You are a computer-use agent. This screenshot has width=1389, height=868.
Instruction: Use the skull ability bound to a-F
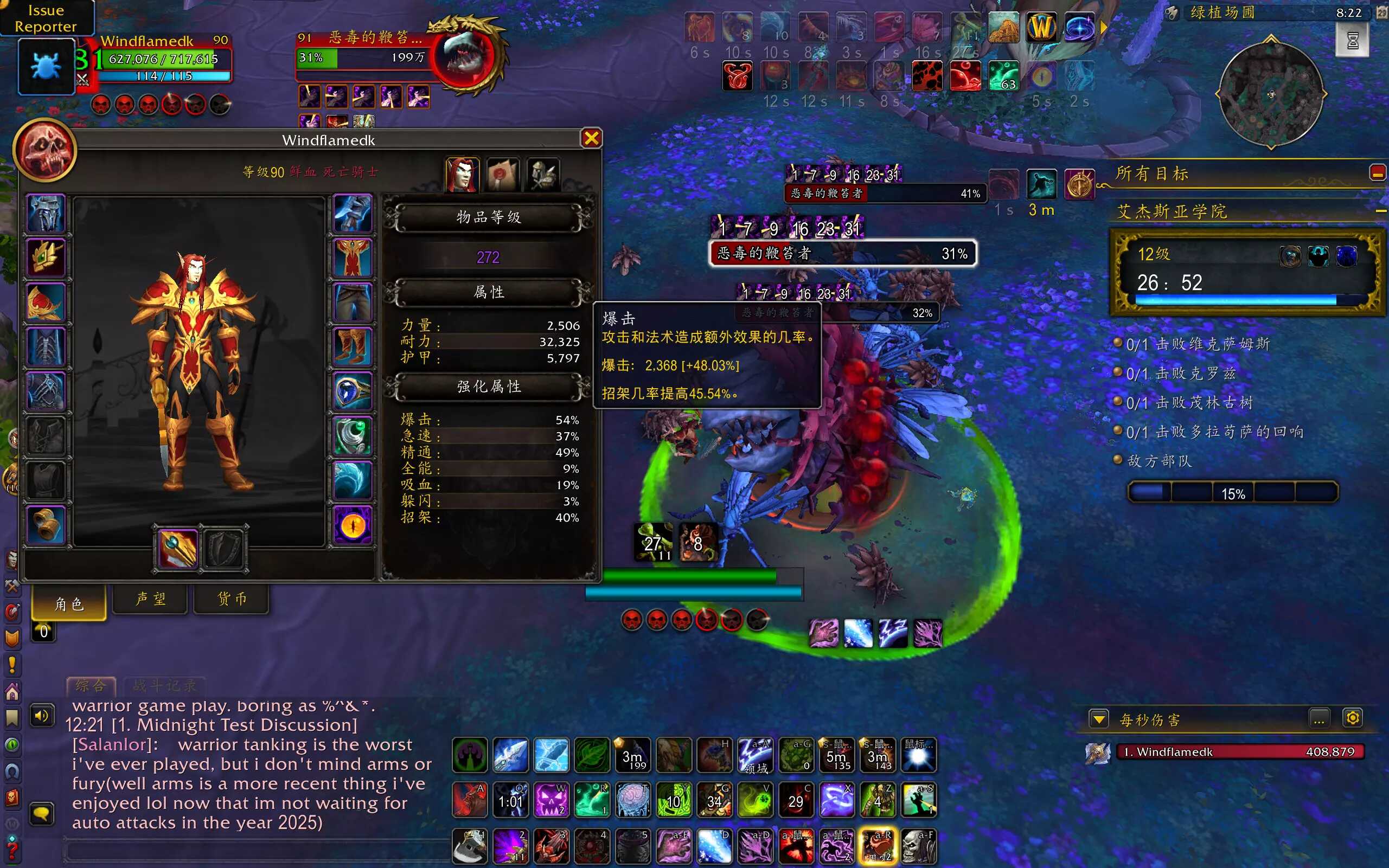point(918,846)
